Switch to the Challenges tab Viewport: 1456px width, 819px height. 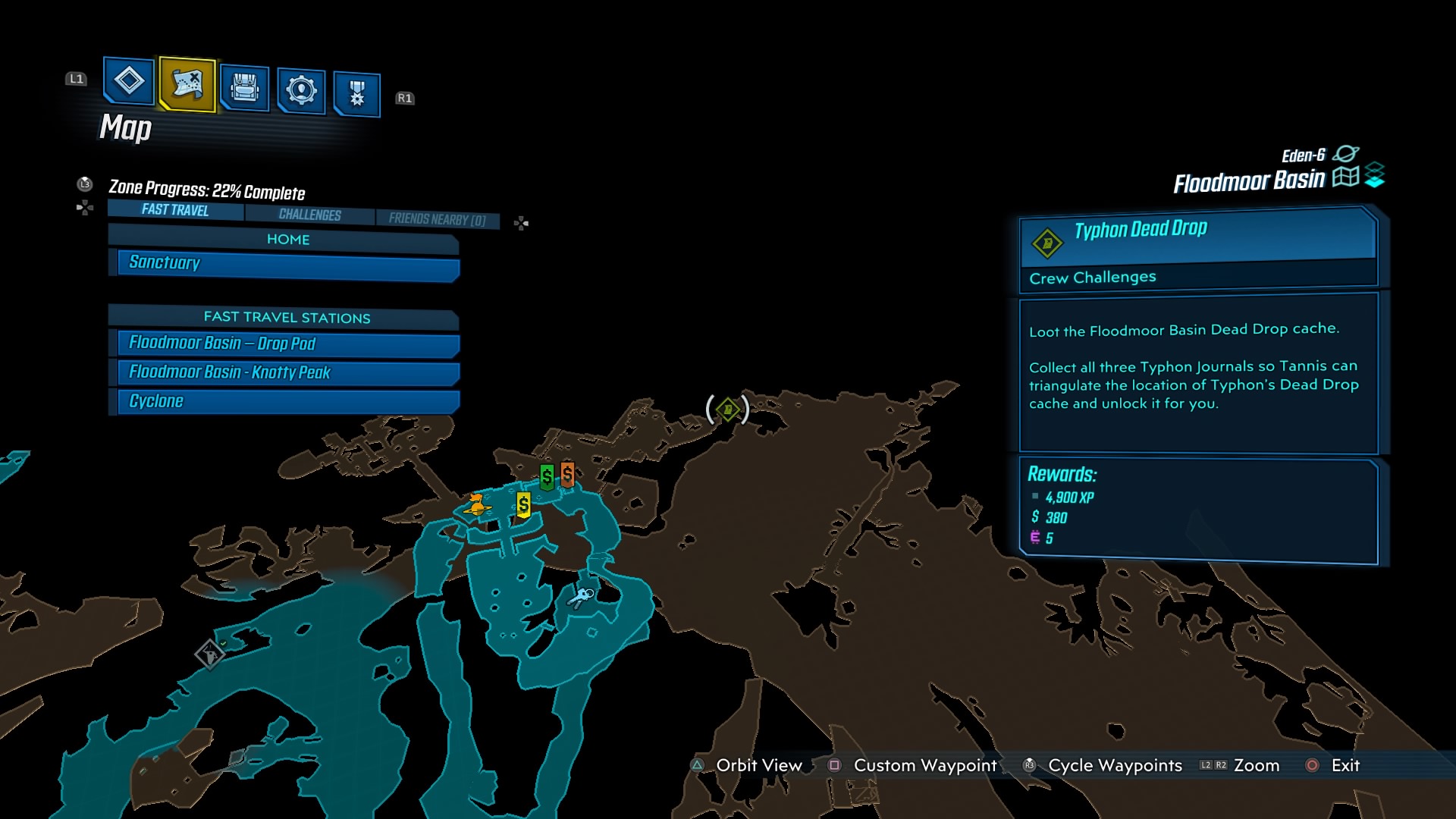(x=309, y=215)
